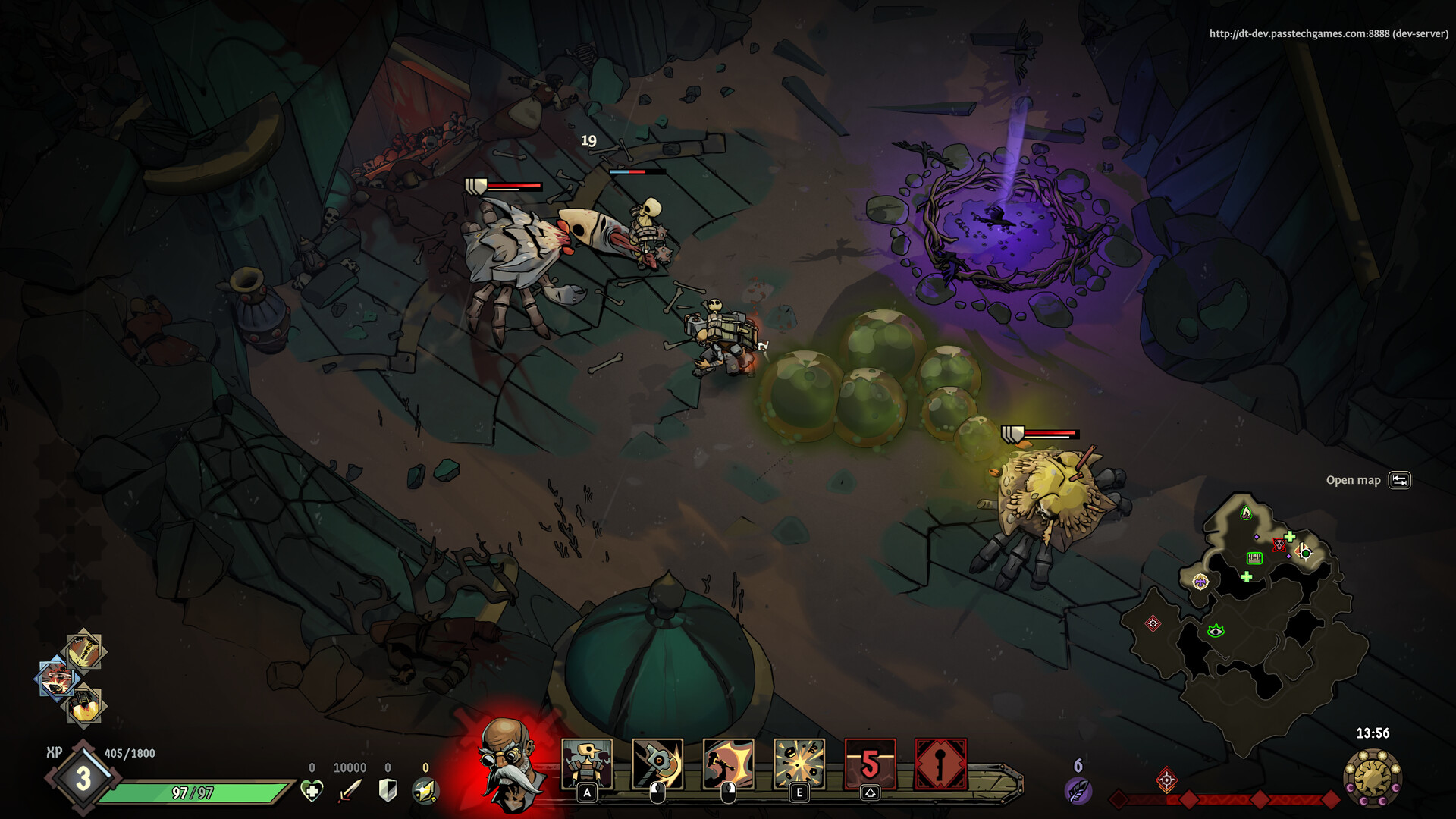Screen dimensions: 1456x819
Task: Click the bottom torch relic icon near XP
Action: click(x=83, y=706)
